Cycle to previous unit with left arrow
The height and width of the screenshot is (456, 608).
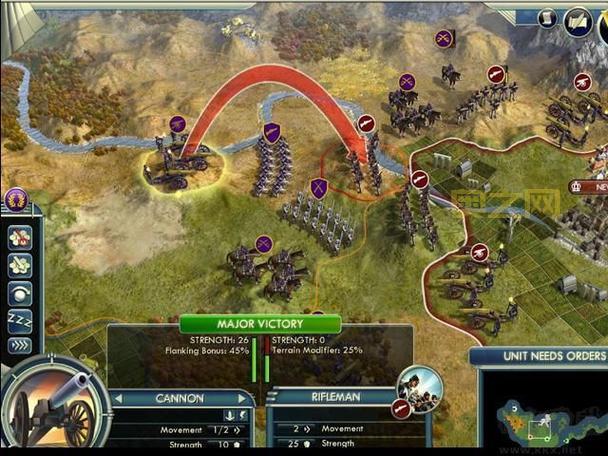pyautogui.click(x=118, y=398)
